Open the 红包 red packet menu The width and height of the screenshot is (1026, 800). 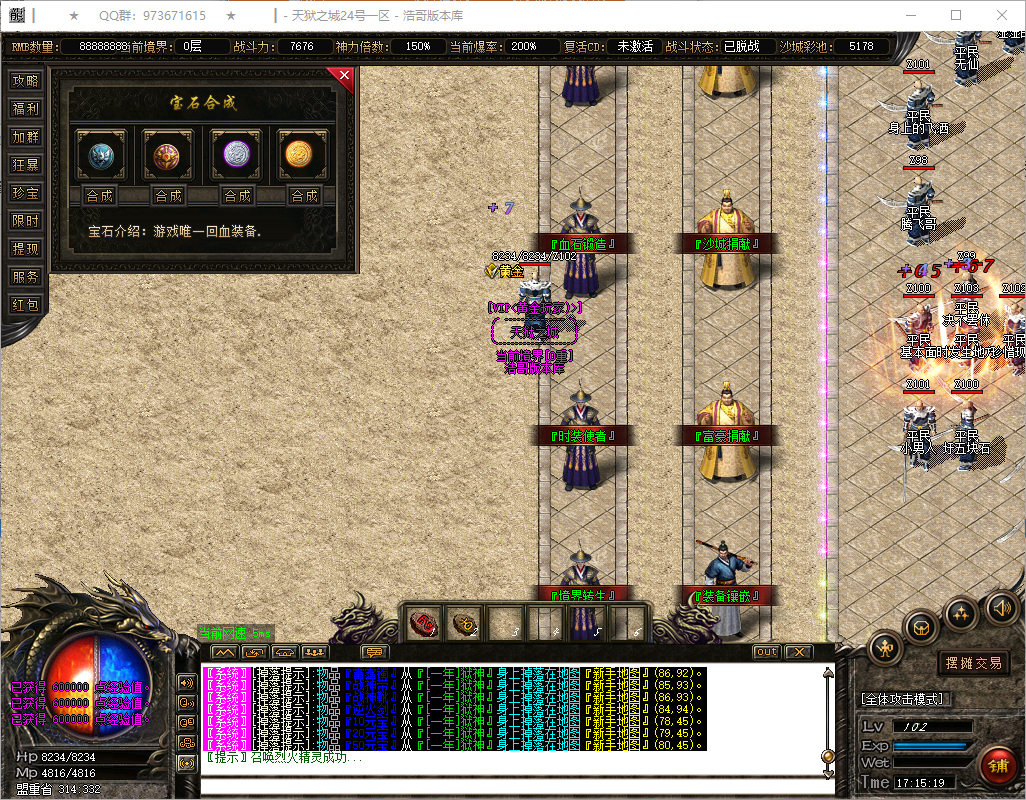[25, 305]
